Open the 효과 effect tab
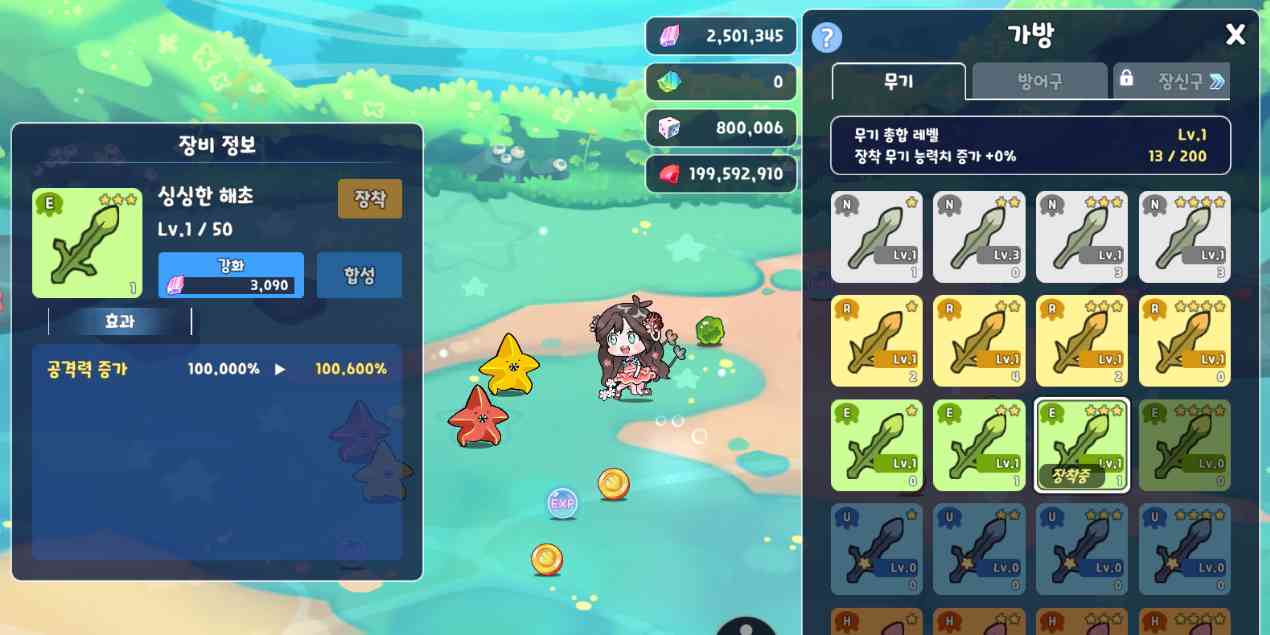Screen dimensions: 1270x635 (120, 321)
